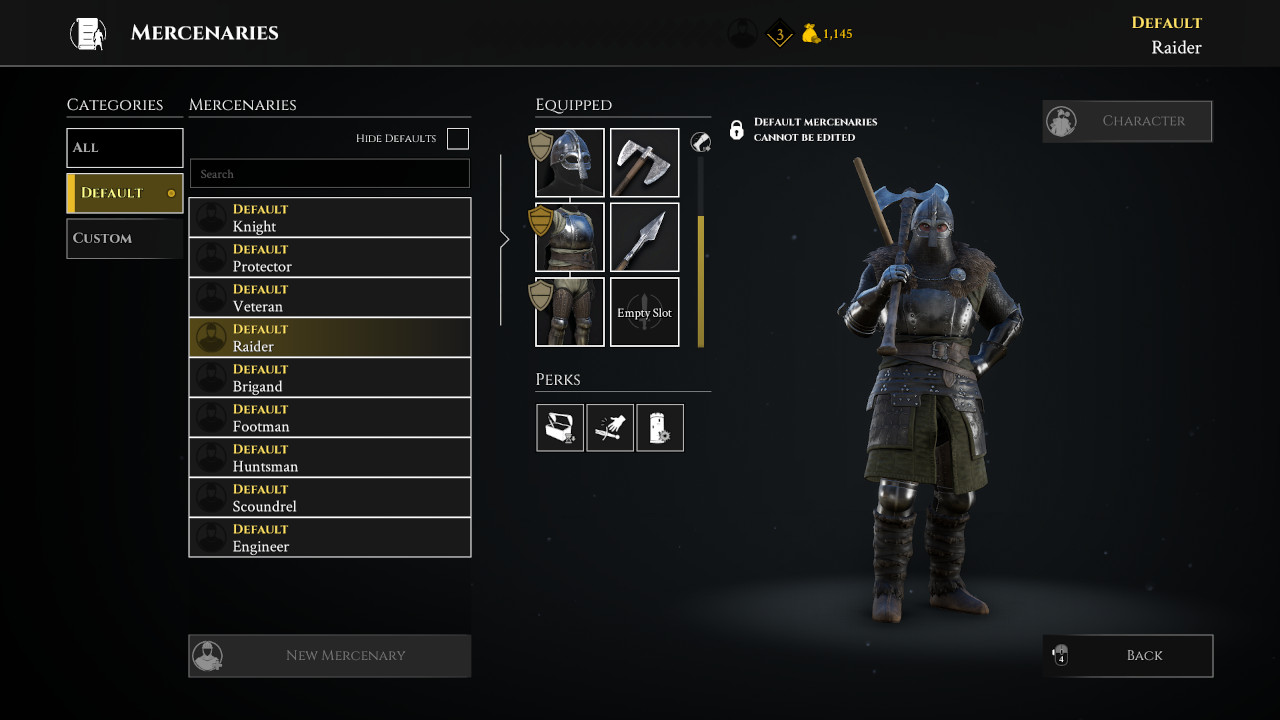This screenshot has height=720, width=1280.
Task: Select the disarm hand-and-sword perk icon
Action: click(x=610, y=427)
